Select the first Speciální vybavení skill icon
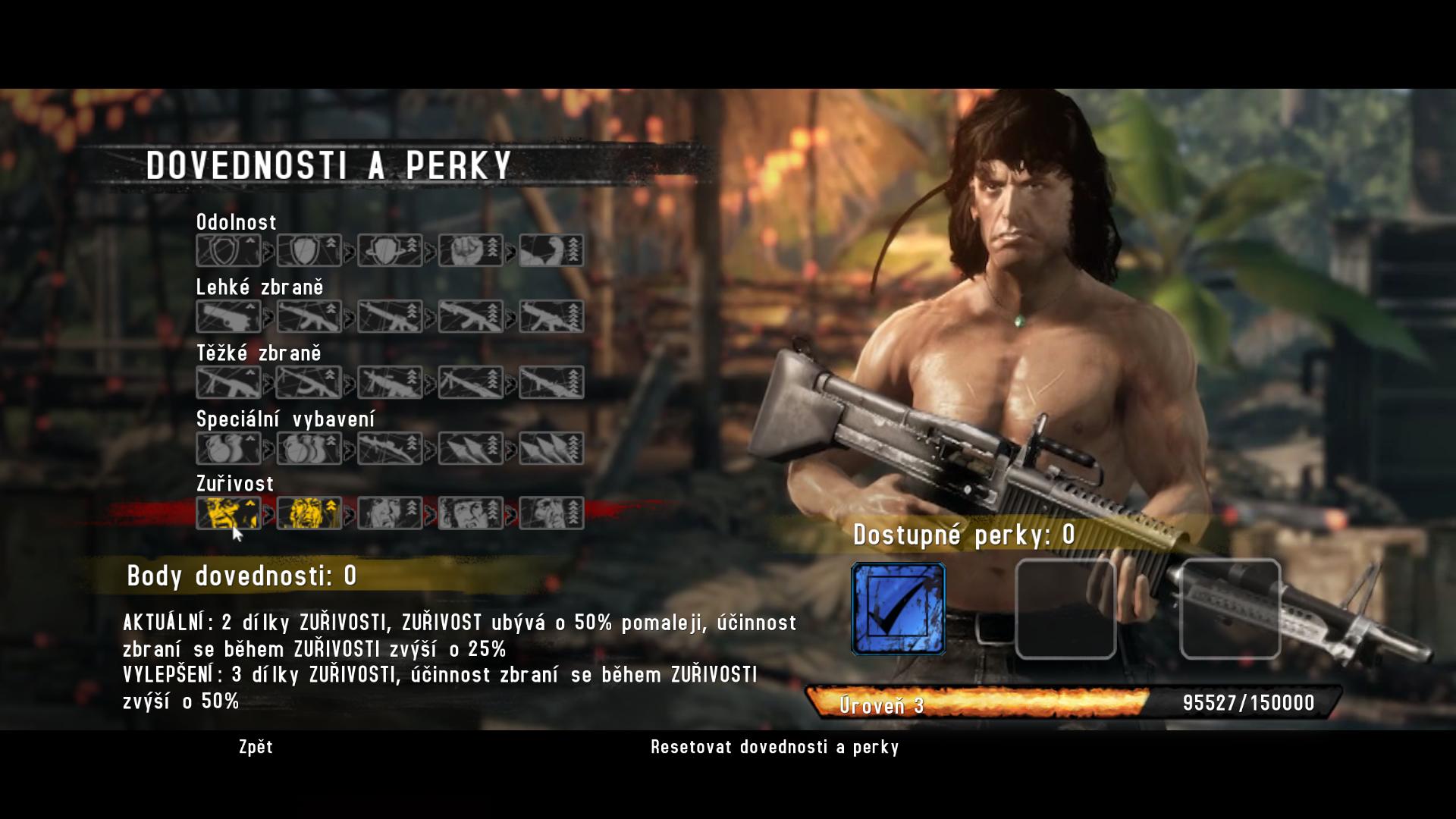The width and height of the screenshot is (1456, 819). tap(229, 447)
